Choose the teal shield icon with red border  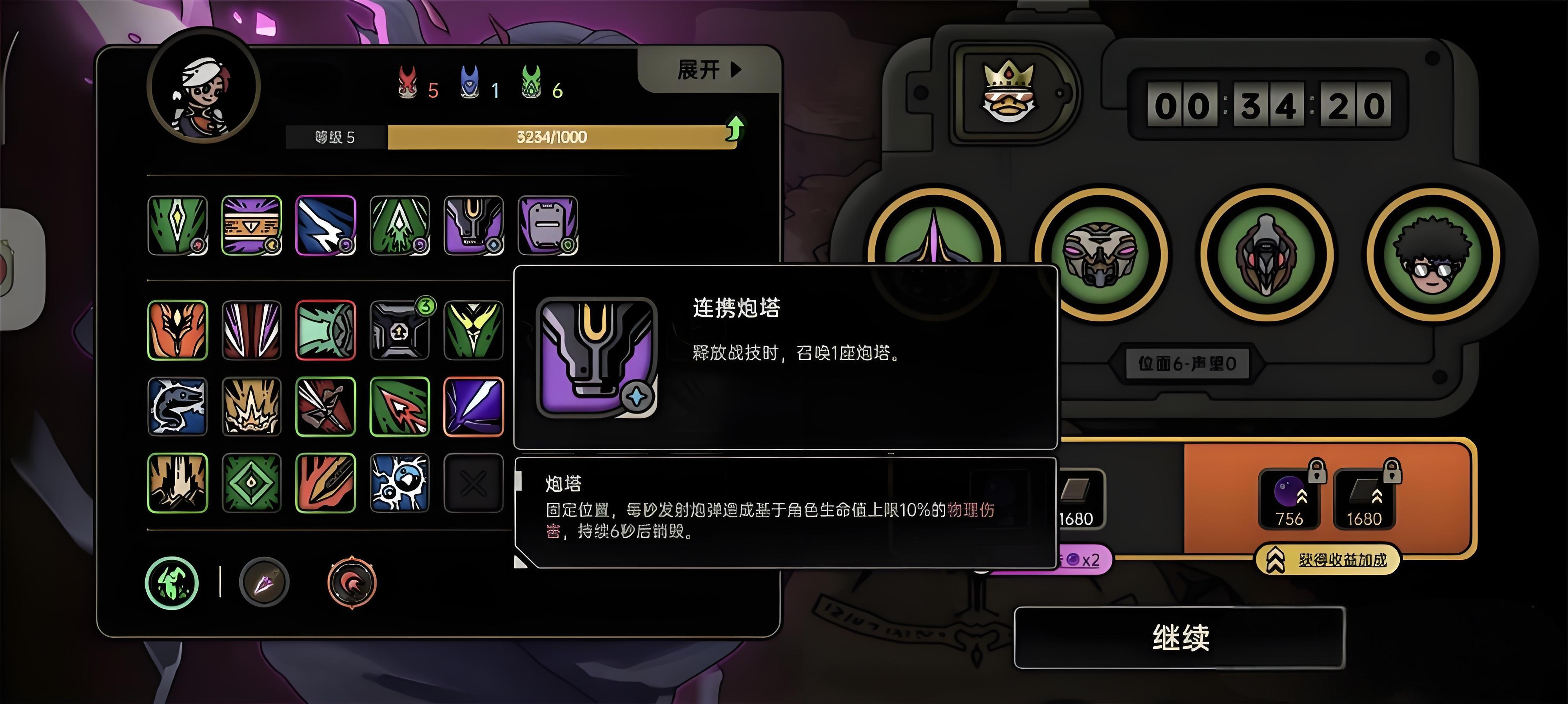(326, 330)
